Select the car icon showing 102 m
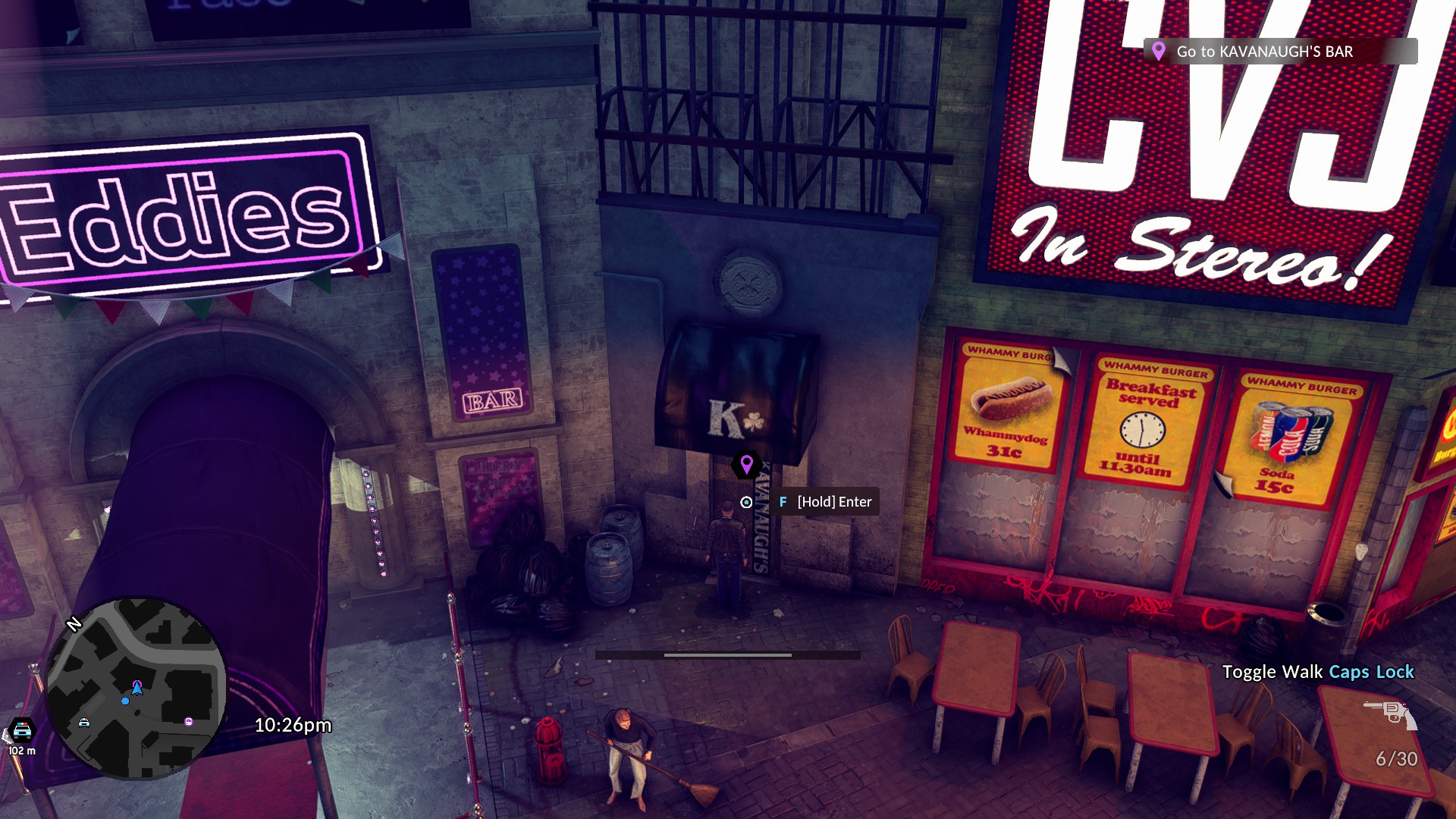 (x=22, y=730)
